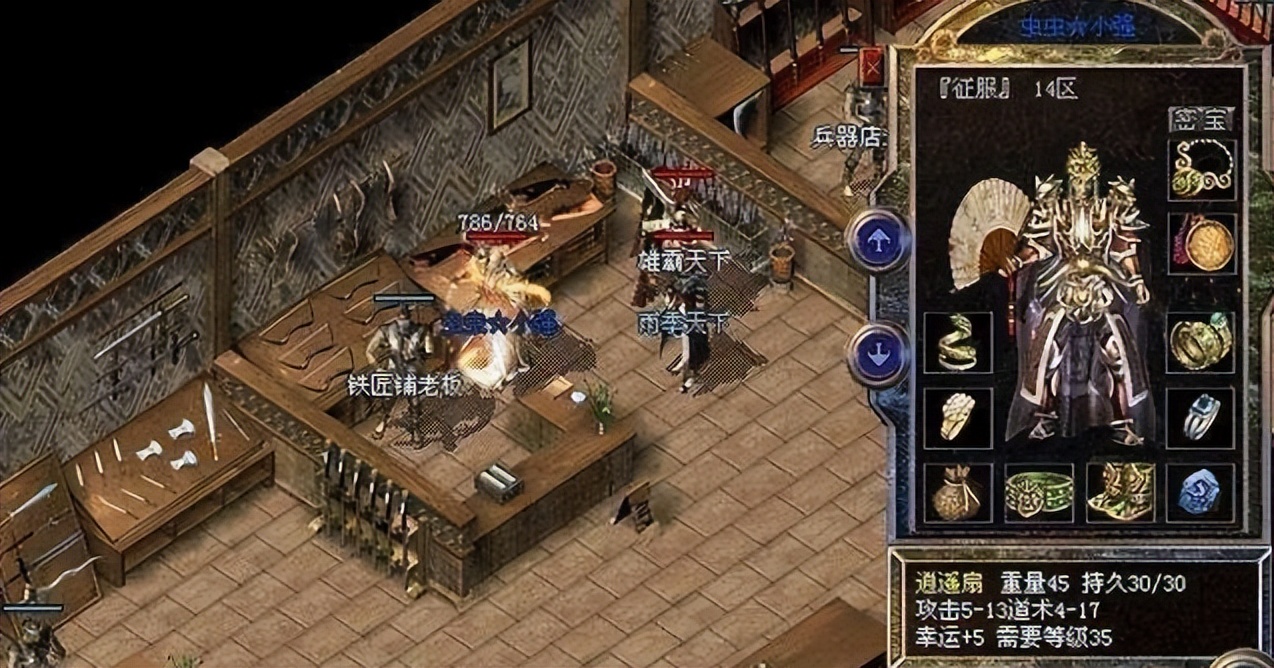This screenshot has height=668, width=1274.
Task: Select the silver ring with blue gem
Action: coord(1201,417)
